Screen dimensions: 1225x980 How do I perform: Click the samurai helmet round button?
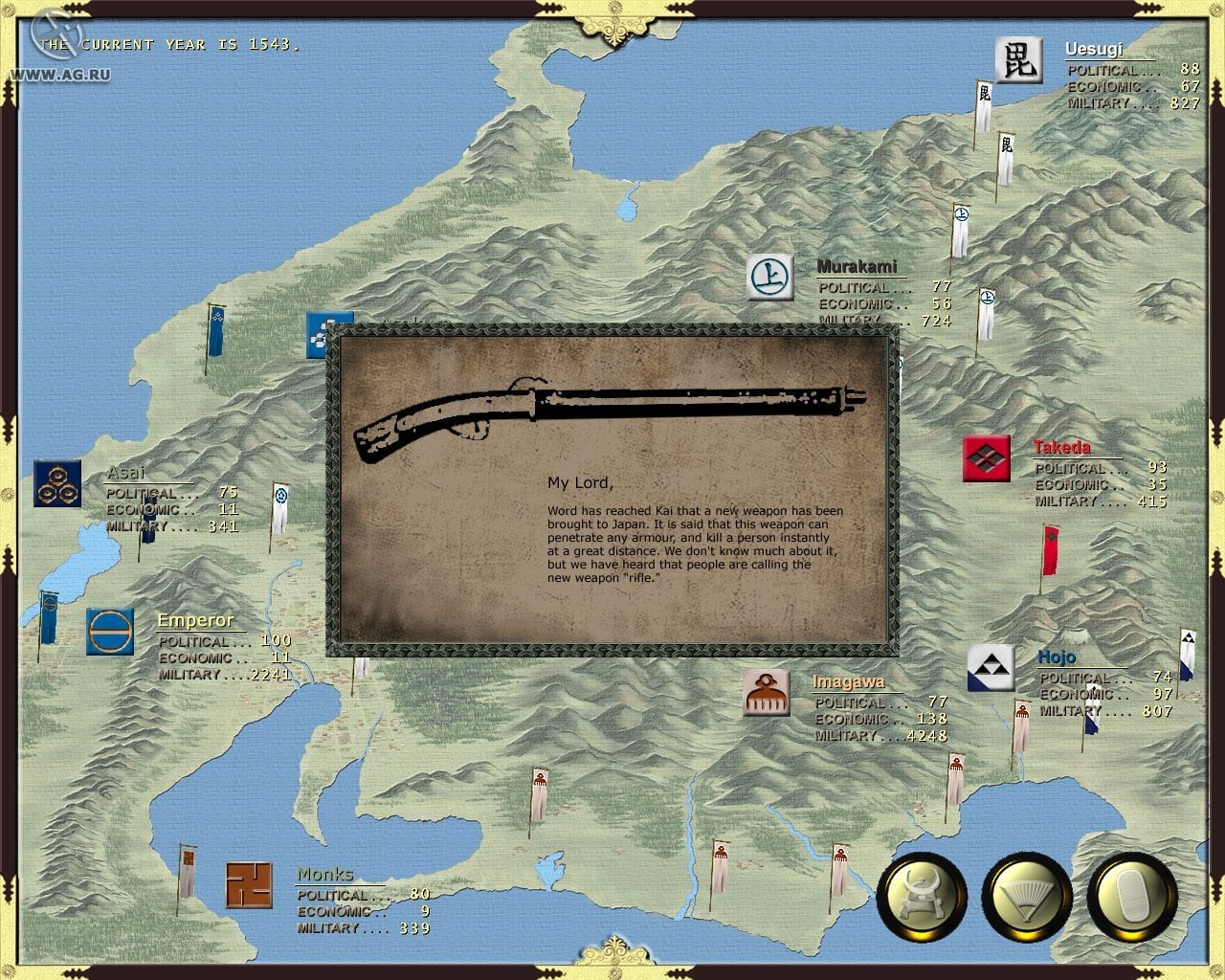click(922, 899)
